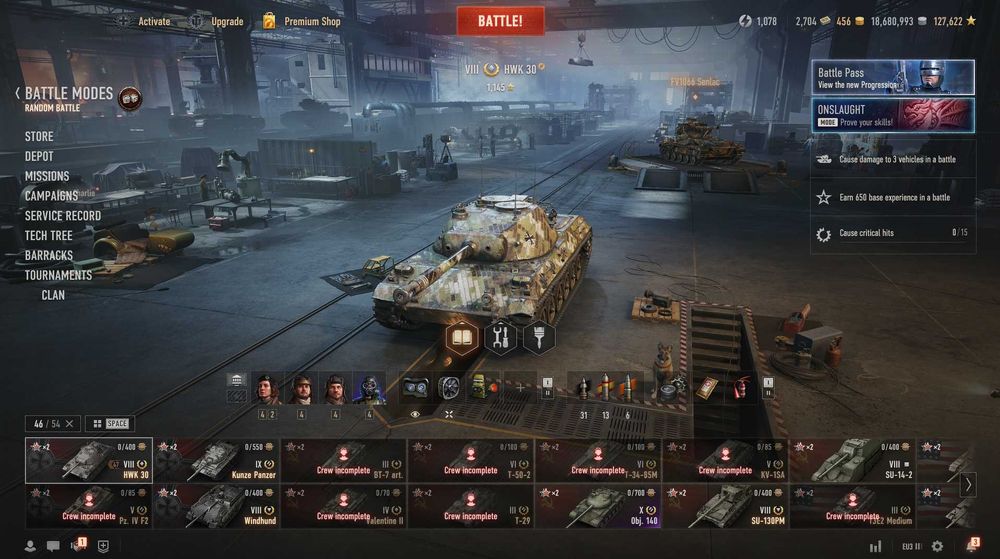Show the CAMPAIGNS page

tap(51, 196)
